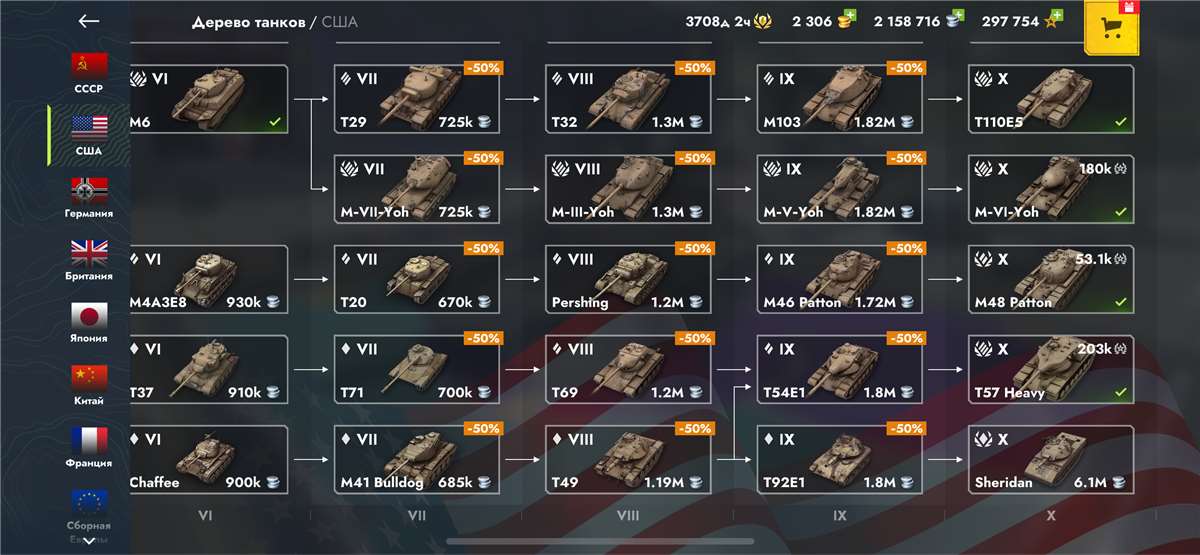Go back using the arrow button
1200x555 pixels.
click(x=89, y=21)
